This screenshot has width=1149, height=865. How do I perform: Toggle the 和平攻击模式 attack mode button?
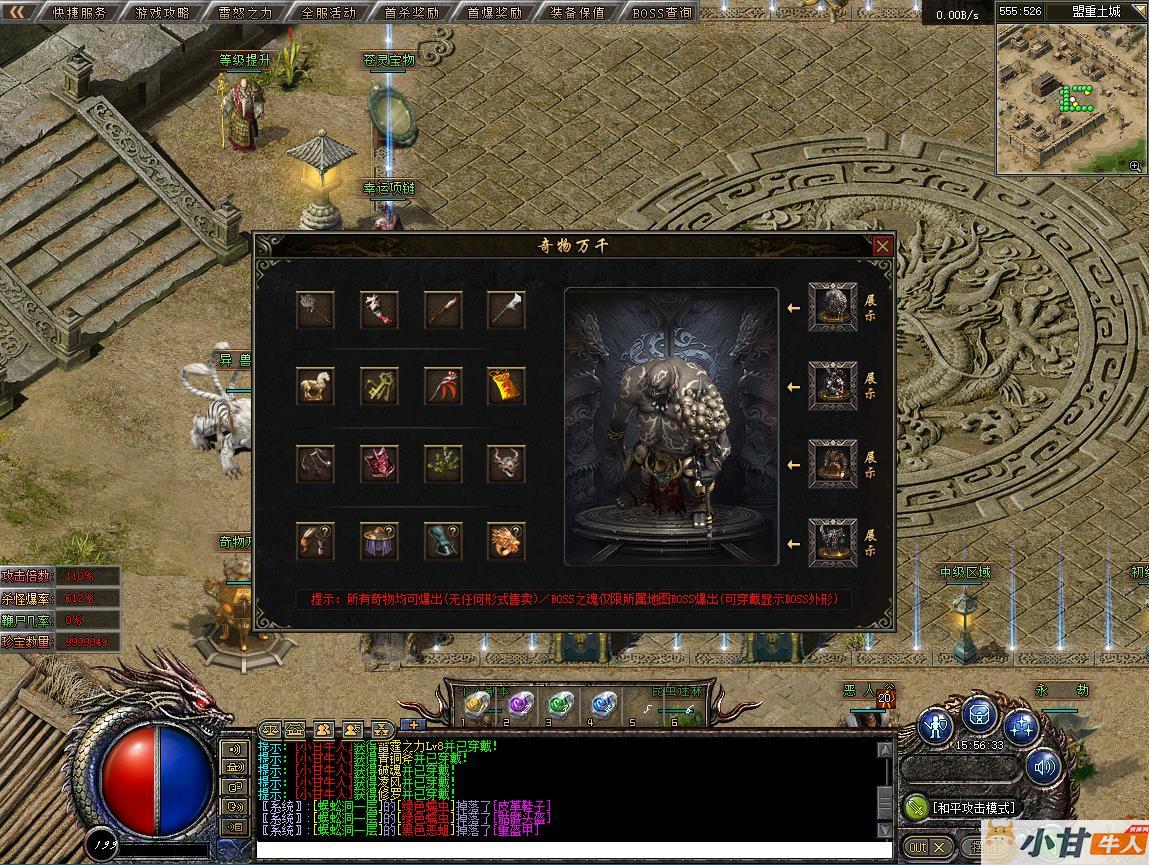point(961,807)
